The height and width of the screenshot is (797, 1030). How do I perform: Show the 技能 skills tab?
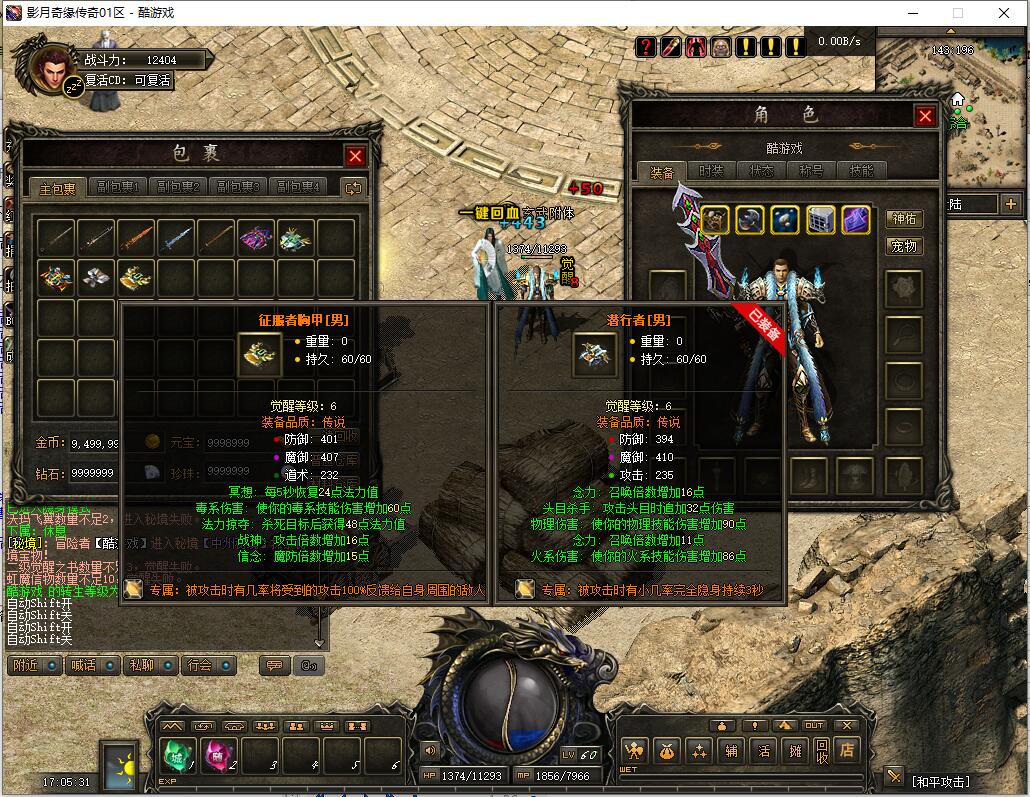click(861, 171)
